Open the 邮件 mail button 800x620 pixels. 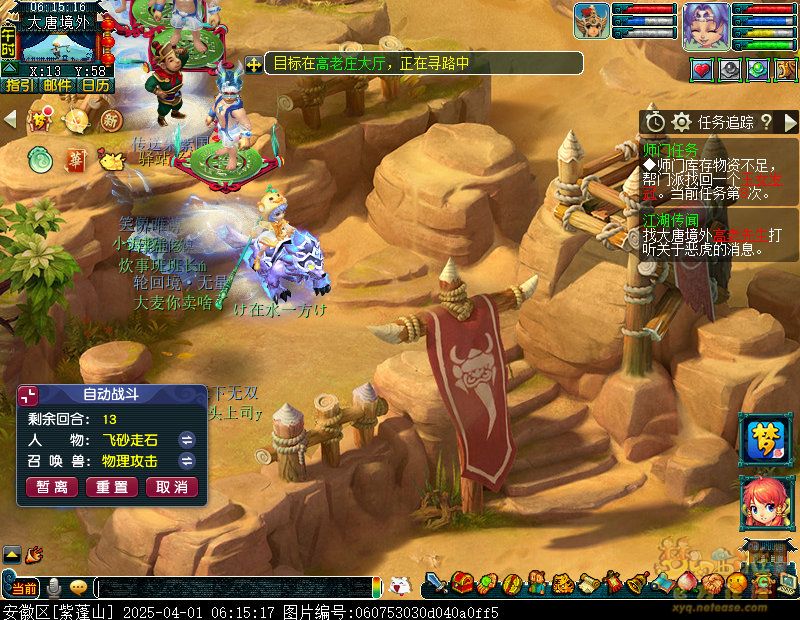click(57, 86)
